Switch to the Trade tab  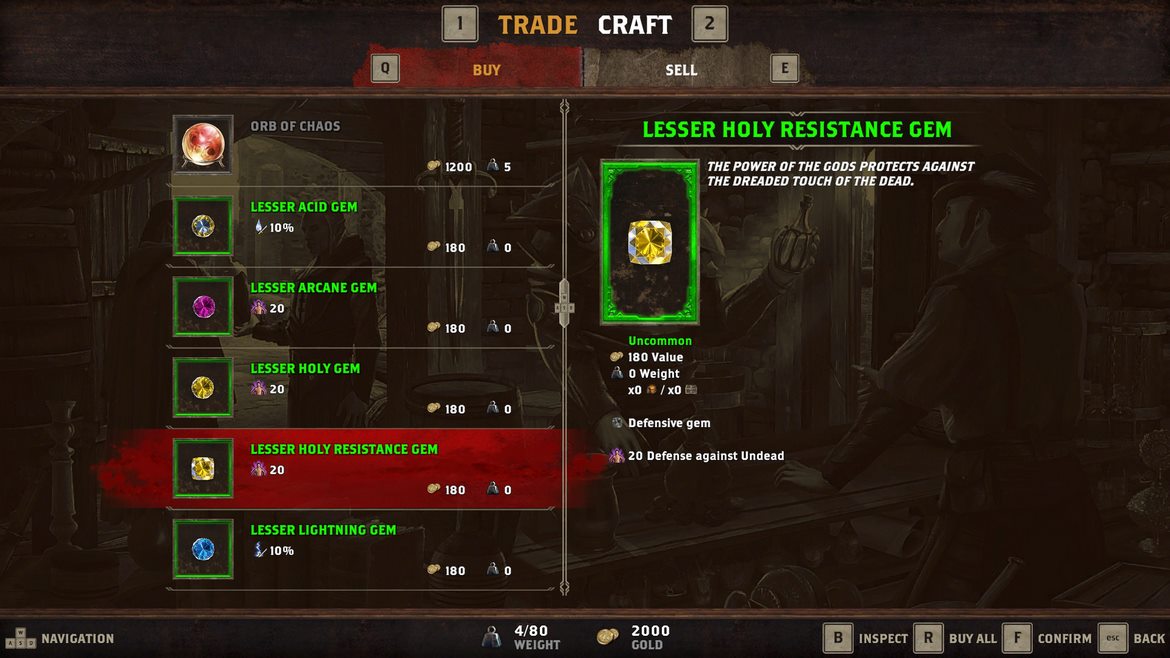pyautogui.click(x=537, y=25)
